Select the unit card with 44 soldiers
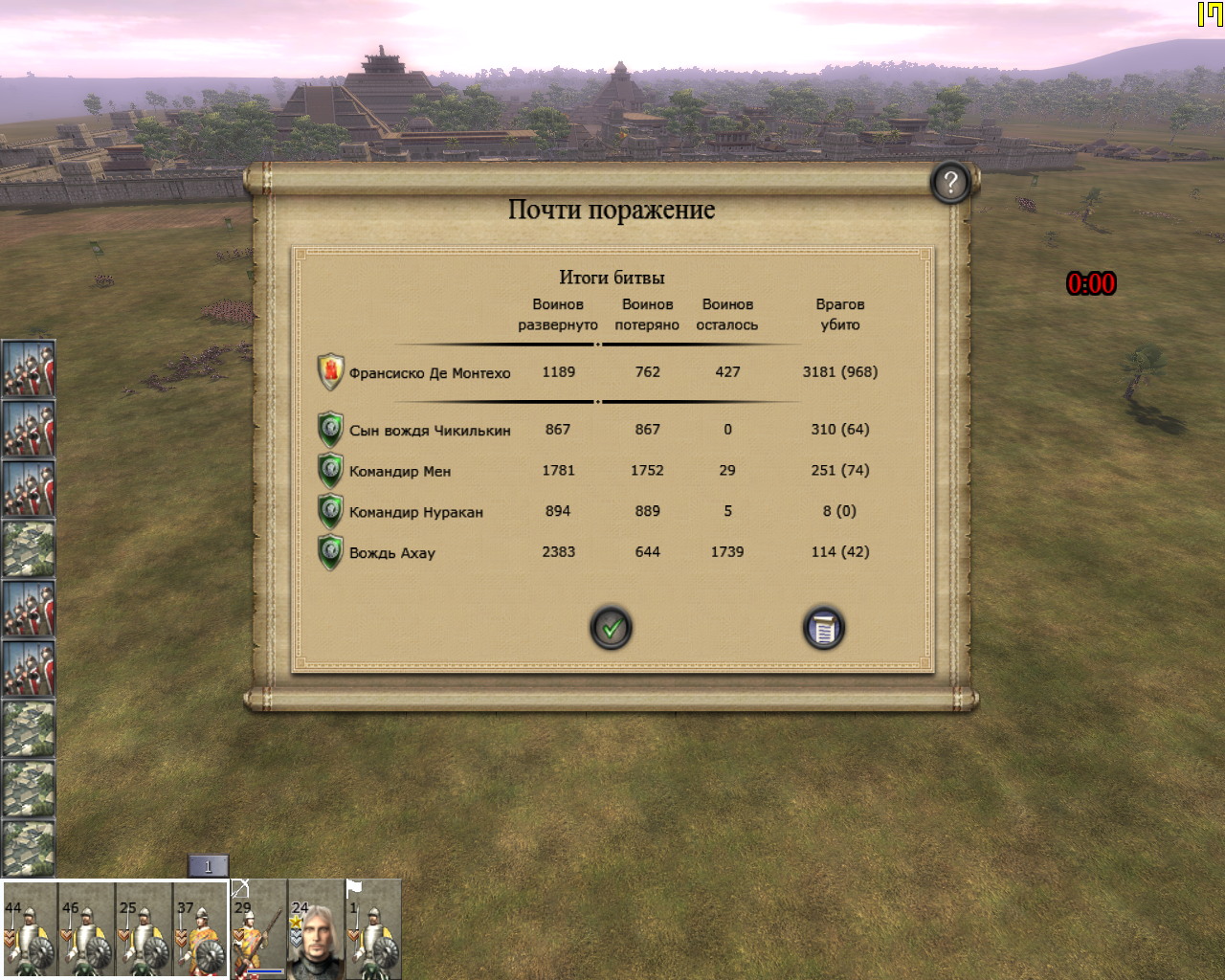Screen dimensions: 1225x980 click(30, 929)
